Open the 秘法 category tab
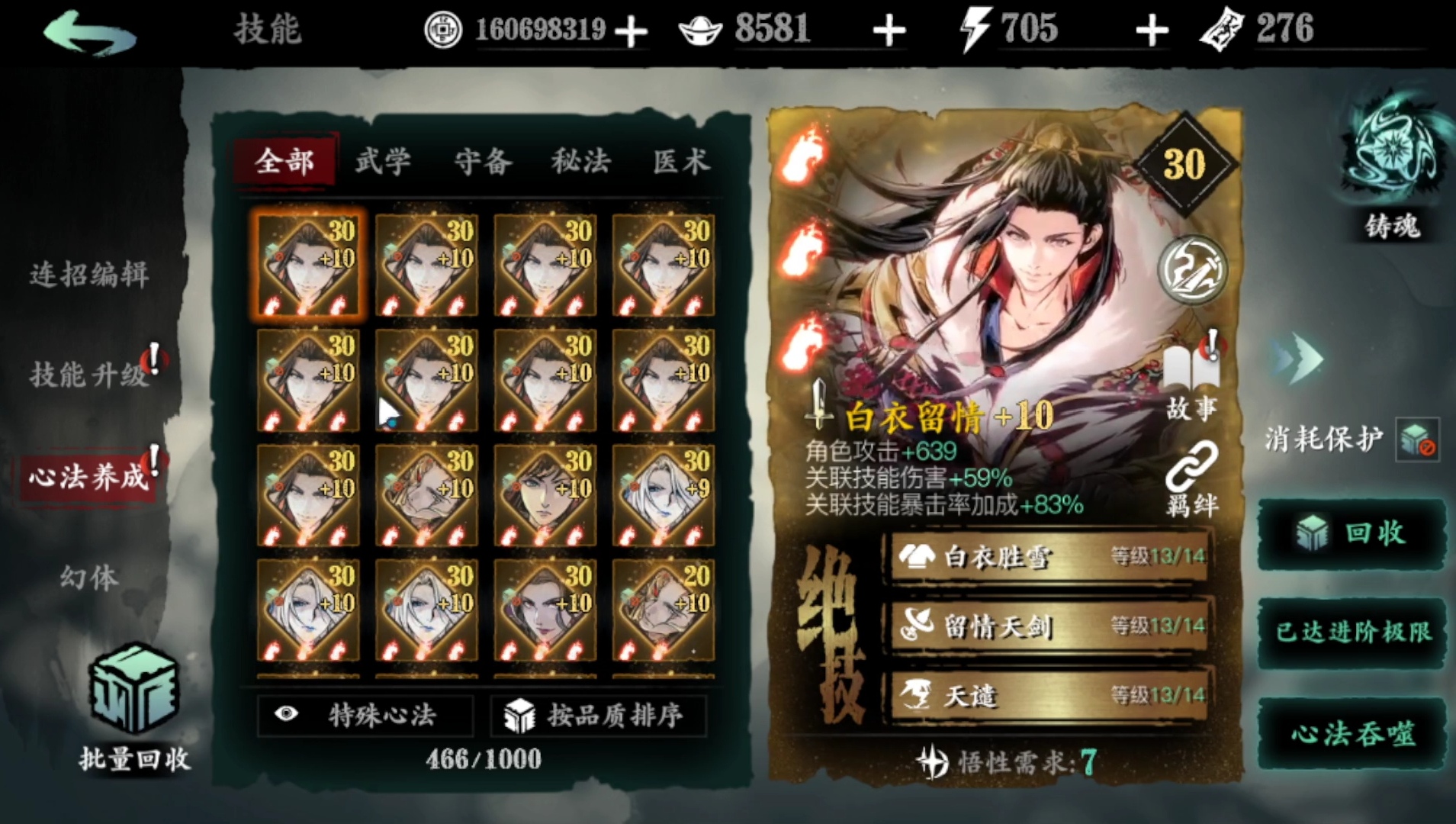This screenshot has height=824, width=1456. click(x=581, y=162)
